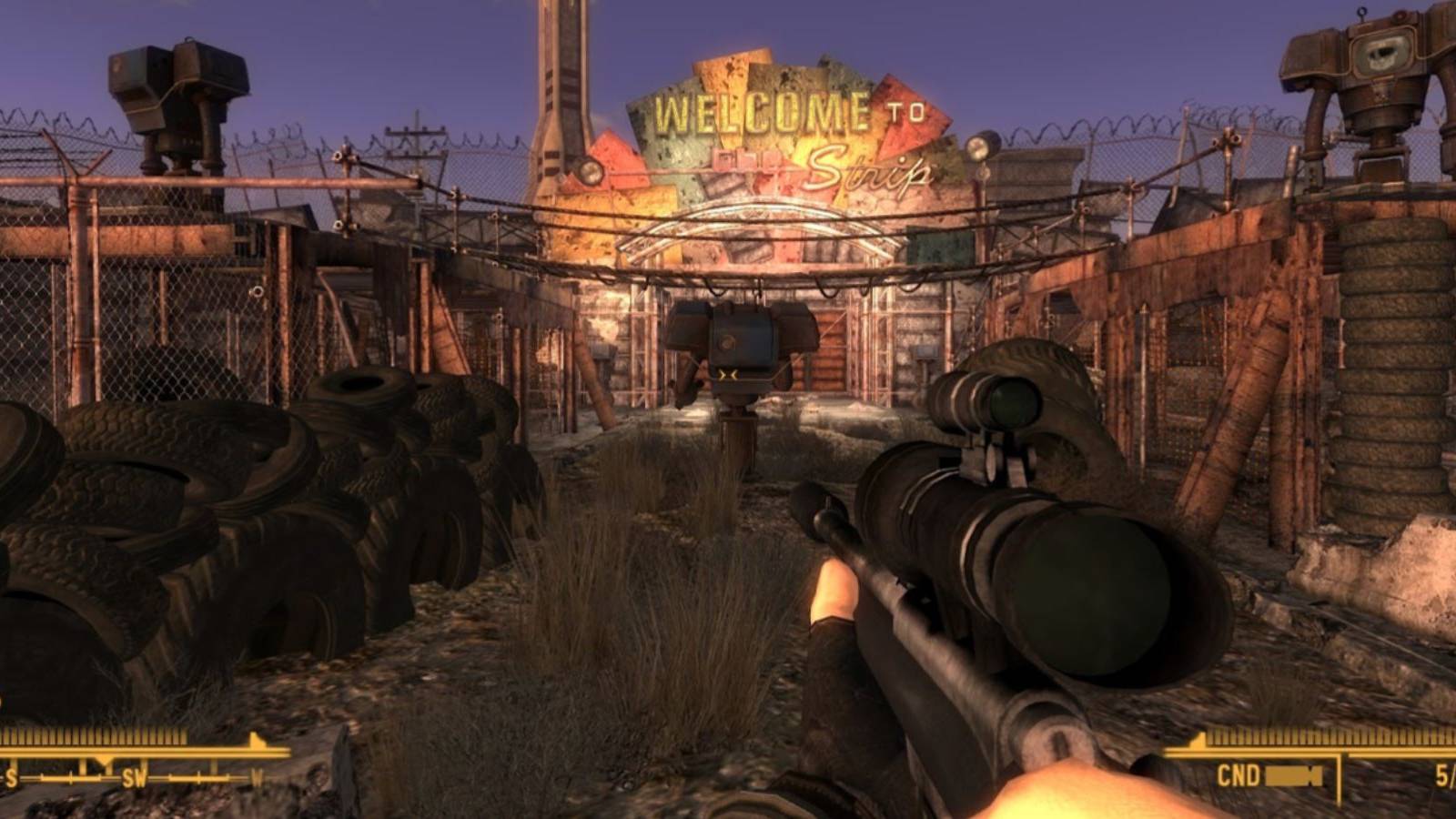The width and height of the screenshot is (1456, 819).
Task: Click the X X display on the securitron screen
Action: (728, 373)
